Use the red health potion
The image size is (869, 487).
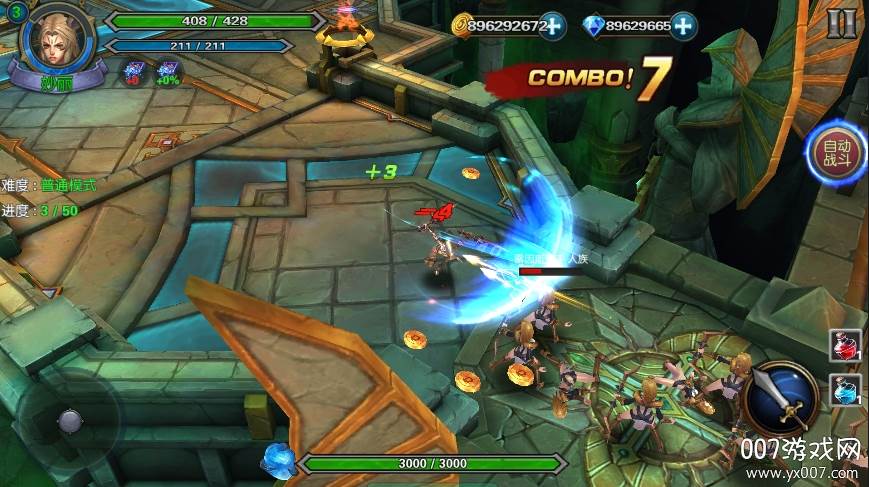coord(843,346)
